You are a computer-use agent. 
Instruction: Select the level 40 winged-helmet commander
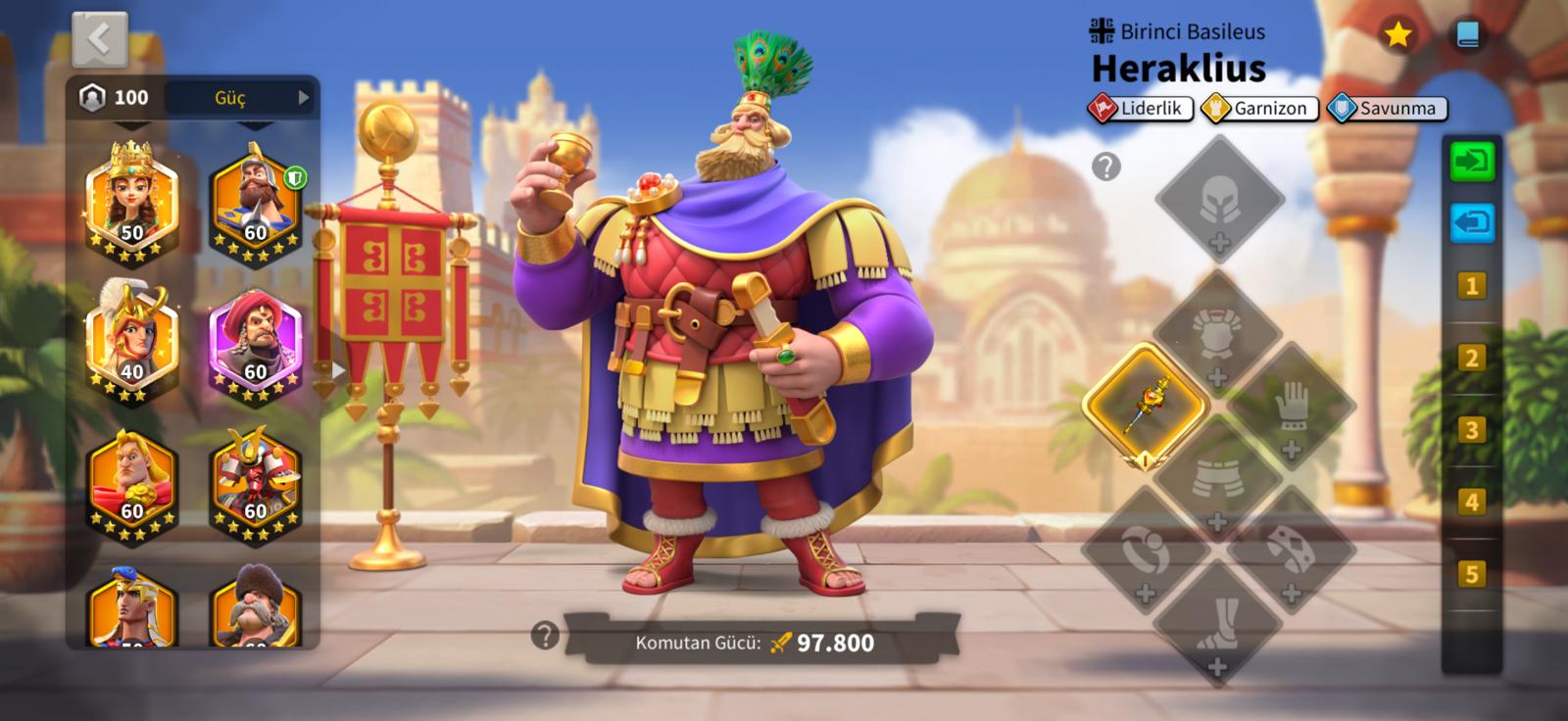(131, 343)
